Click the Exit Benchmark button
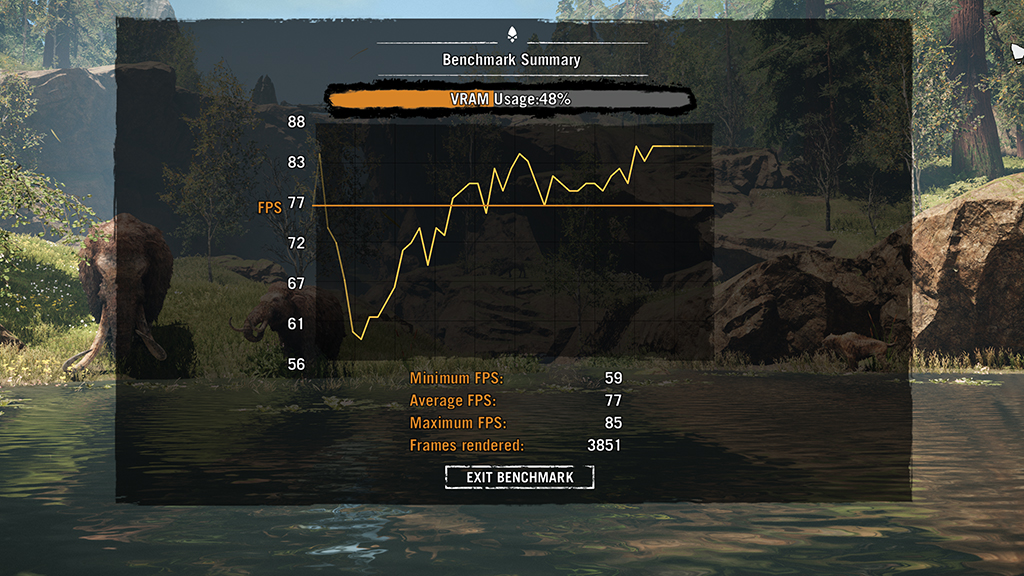 (520, 477)
